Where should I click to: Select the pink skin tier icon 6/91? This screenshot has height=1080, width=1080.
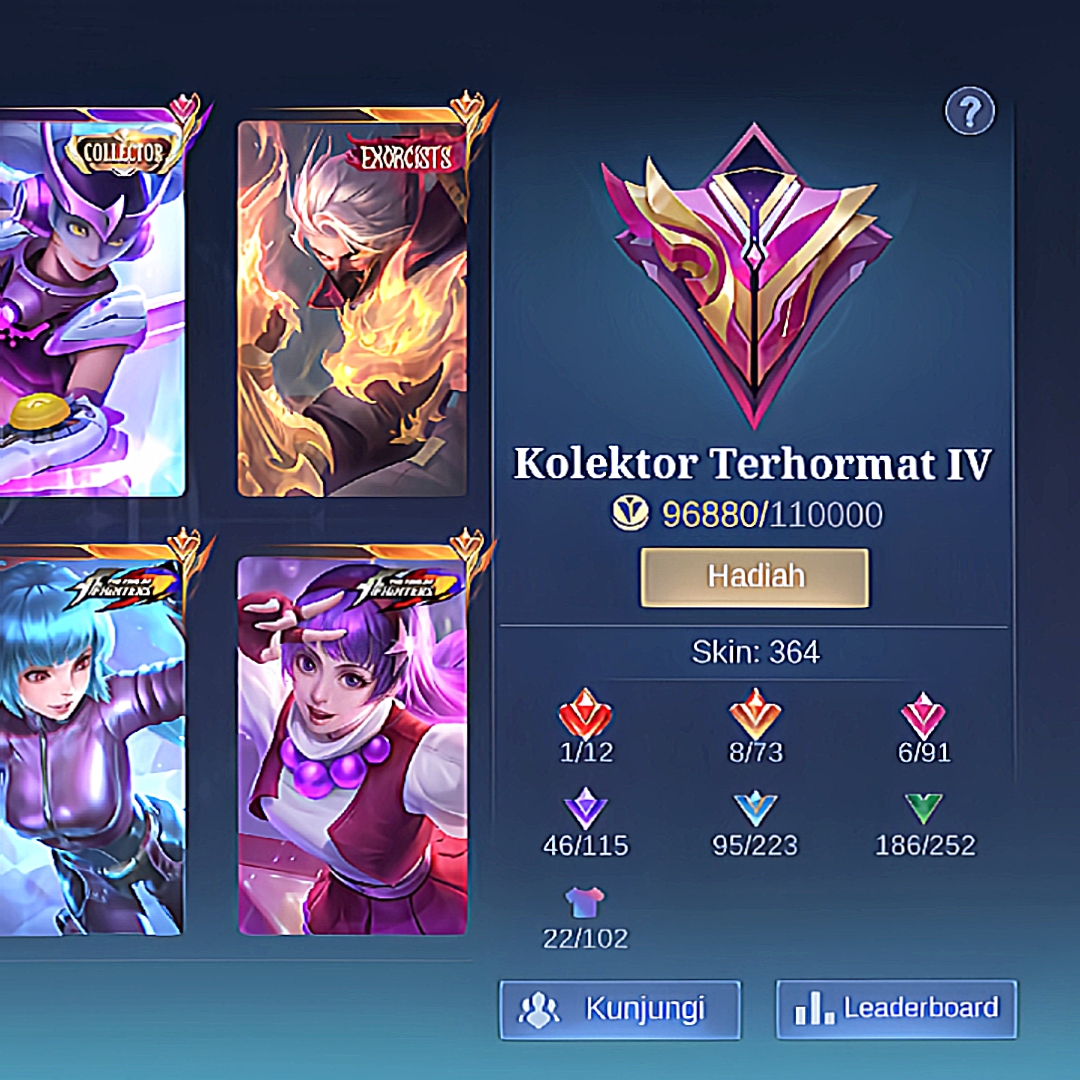coord(924,716)
